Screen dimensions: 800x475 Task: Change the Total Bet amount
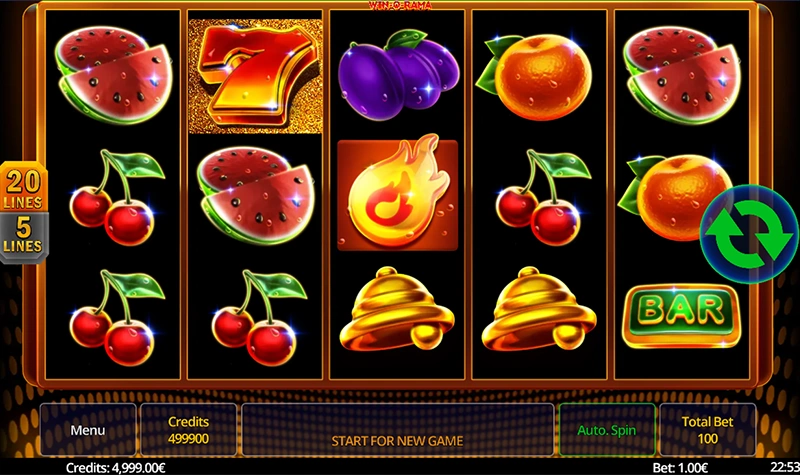coord(708,431)
